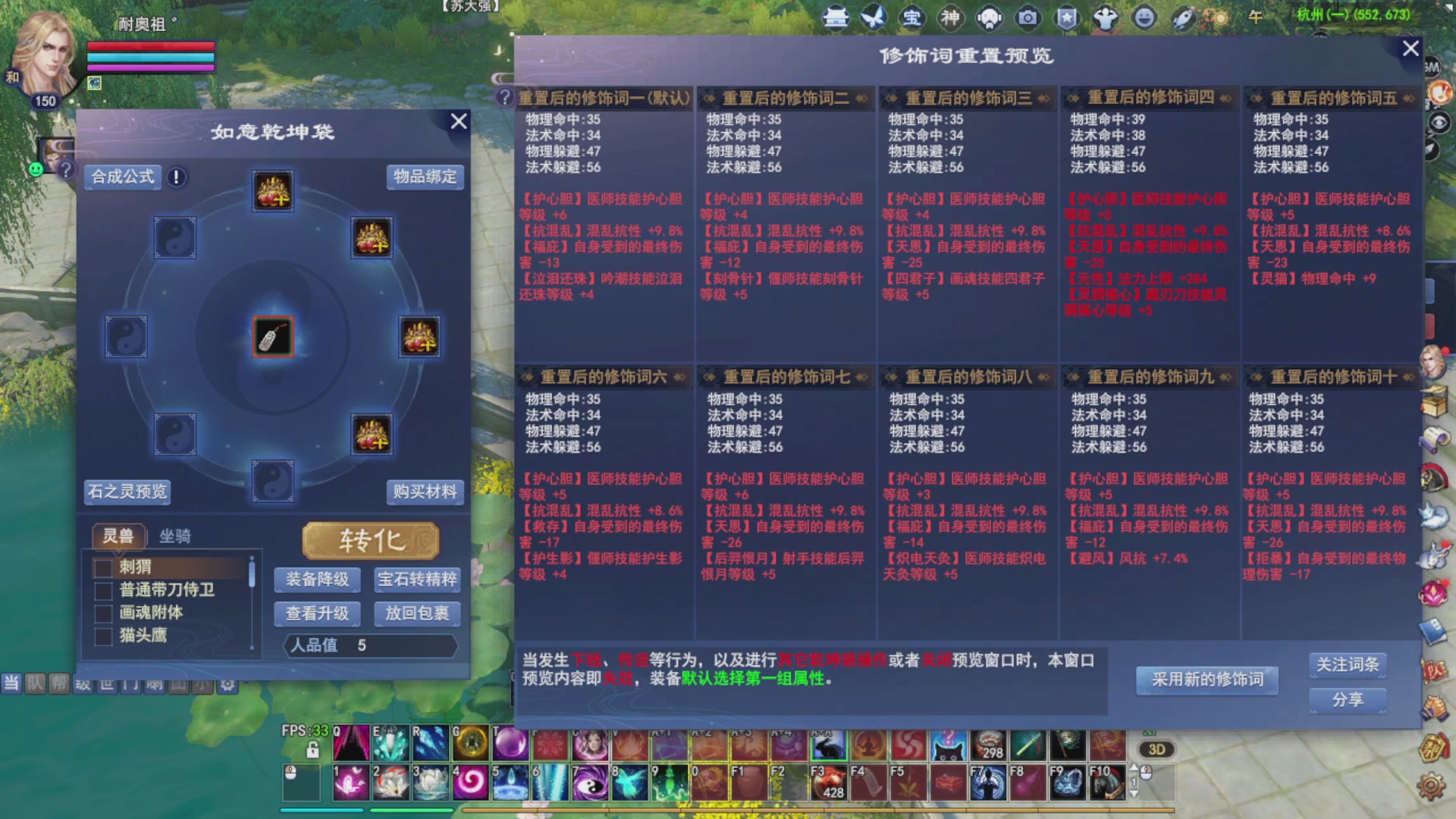Image resolution: width=1456 pixels, height=819 pixels.
Task: Click 采用新的修饰词 to apply new modifiers
Action: tap(1207, 680)
